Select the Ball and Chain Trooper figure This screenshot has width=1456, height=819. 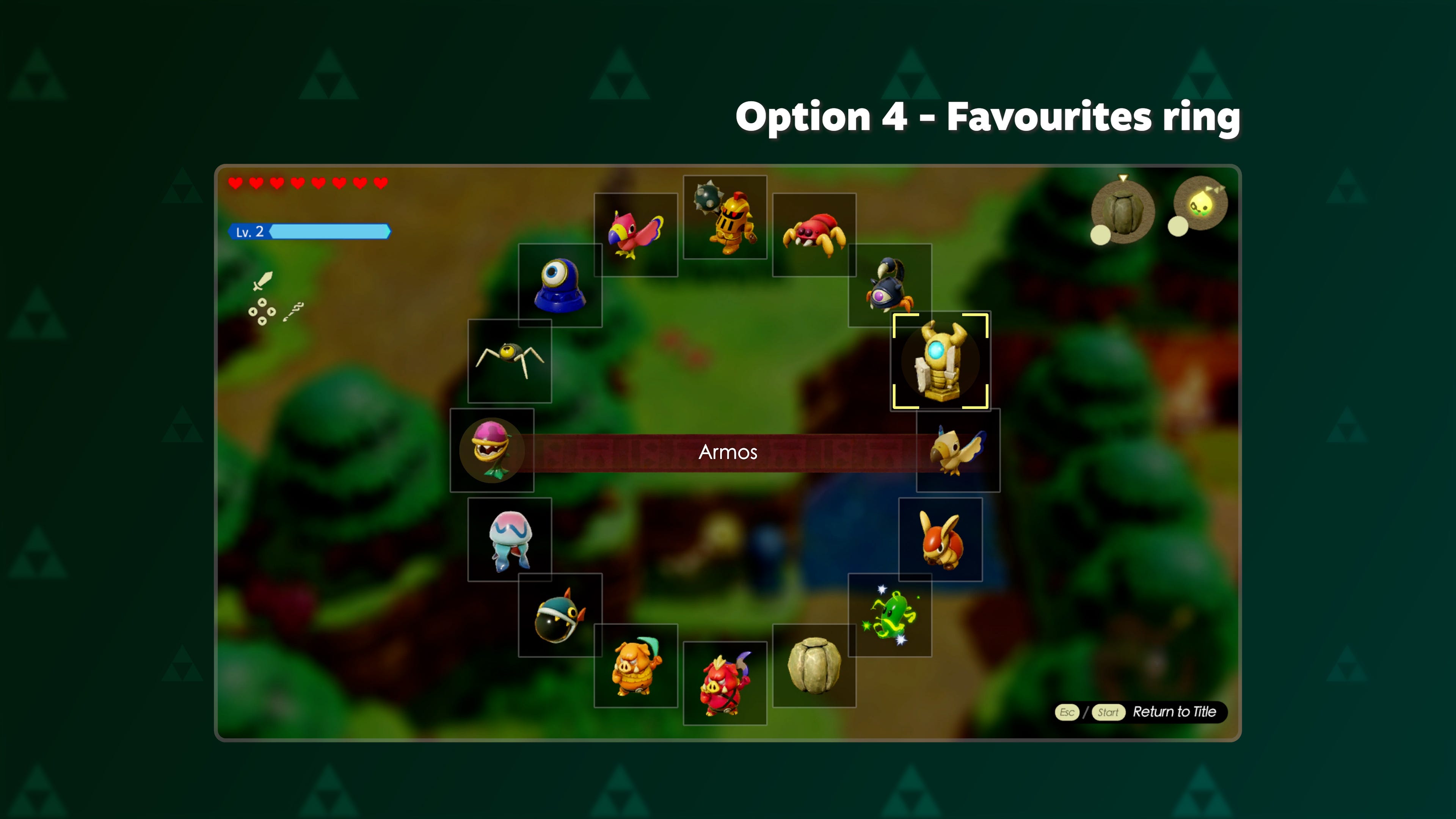(x=725, y=218)
